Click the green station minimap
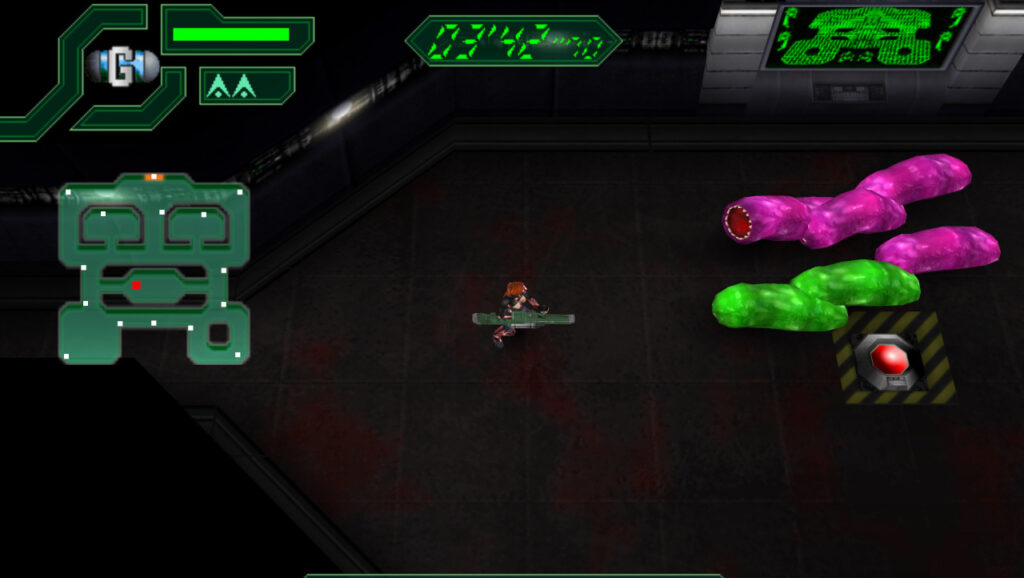Viewport: 1024px width, 578px height. 153,268
